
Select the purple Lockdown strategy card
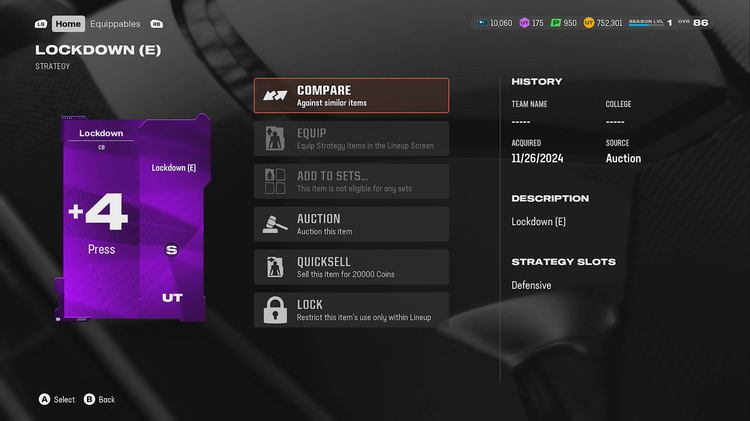pyautogui.click(x=136, y=217)
